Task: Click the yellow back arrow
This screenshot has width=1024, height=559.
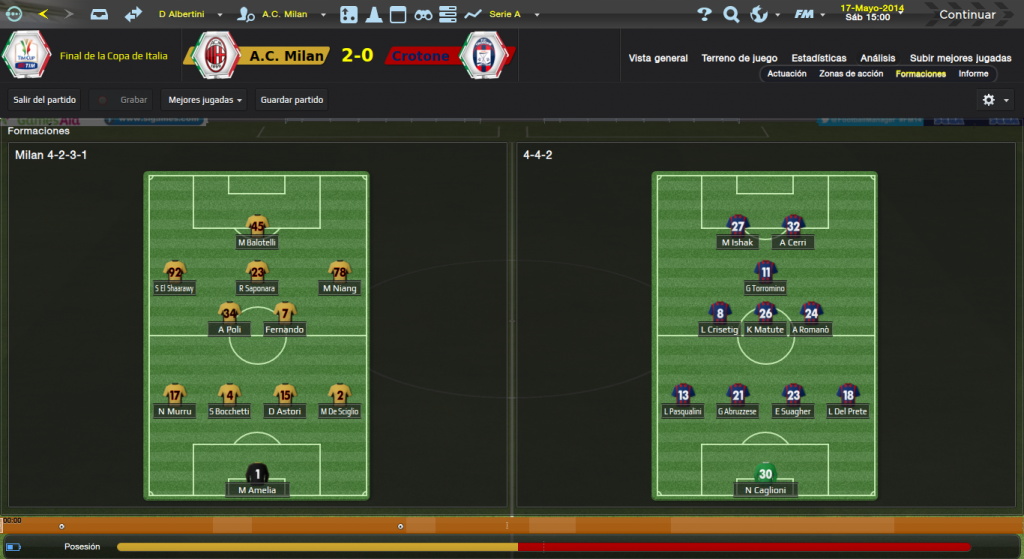Action: (x=42, y=15)
